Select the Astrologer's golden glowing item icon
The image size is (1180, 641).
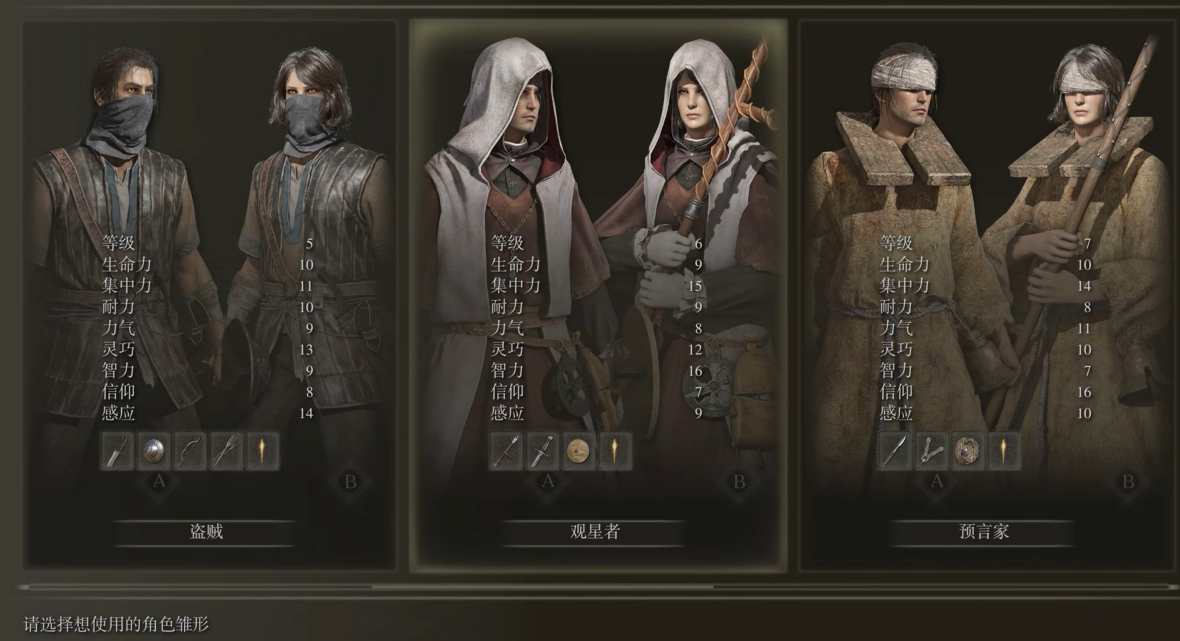615,451
